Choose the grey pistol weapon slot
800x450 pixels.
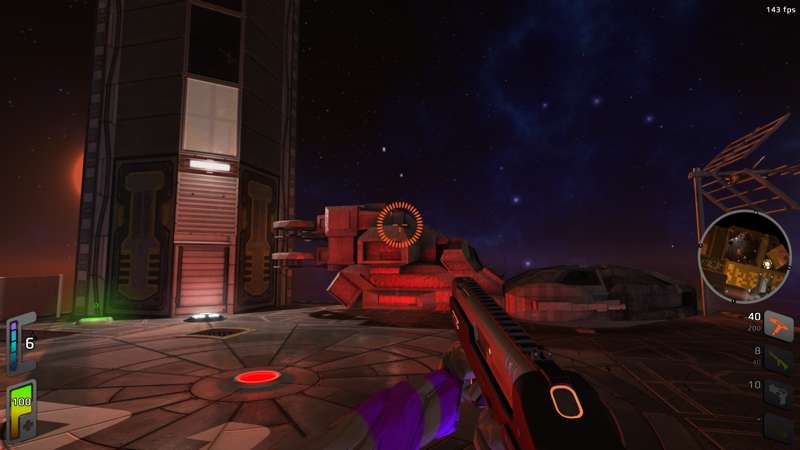tap(779, 393)
